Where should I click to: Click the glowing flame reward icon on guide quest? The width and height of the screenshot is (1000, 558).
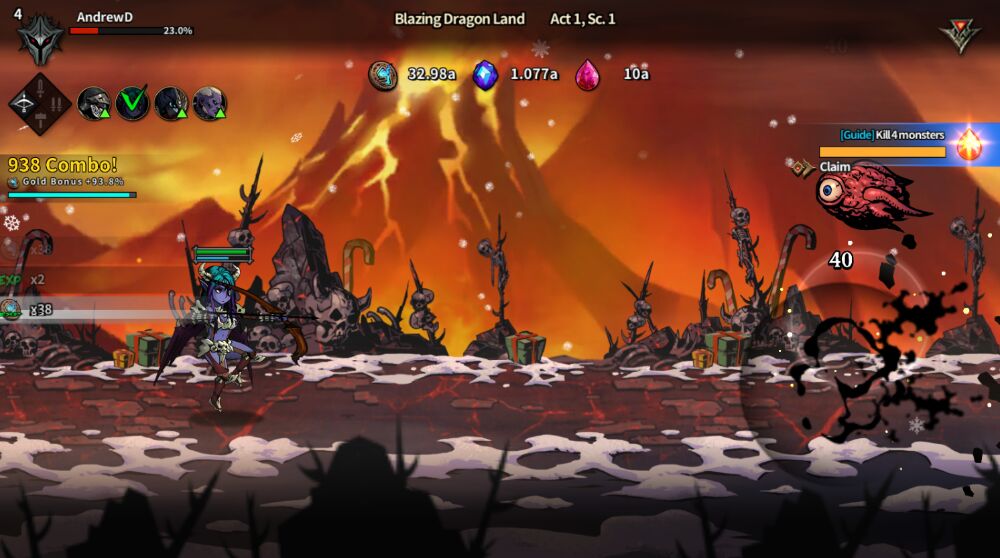[969, 145]
